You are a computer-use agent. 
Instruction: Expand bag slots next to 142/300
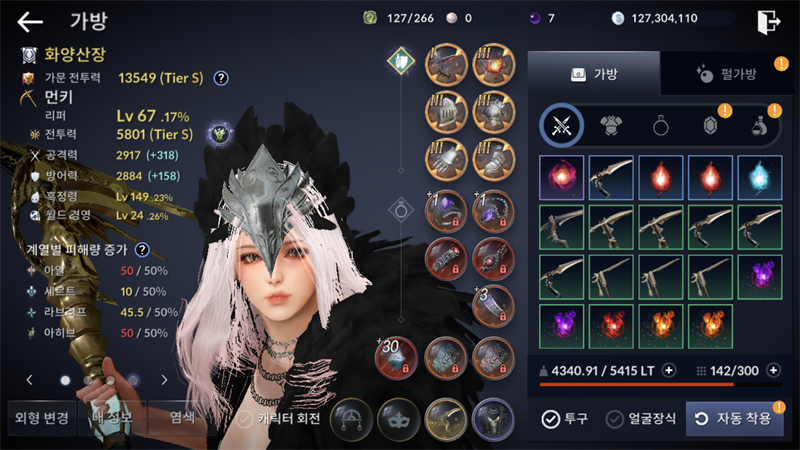(773, 370)
